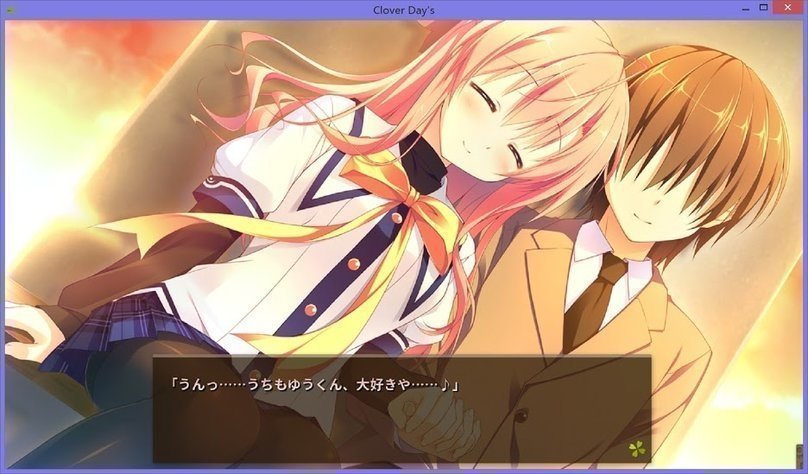Click the clover icon to advance dialogue
Image resolution: width=808 pixels, height=474 pixels.
click(636, 448)
